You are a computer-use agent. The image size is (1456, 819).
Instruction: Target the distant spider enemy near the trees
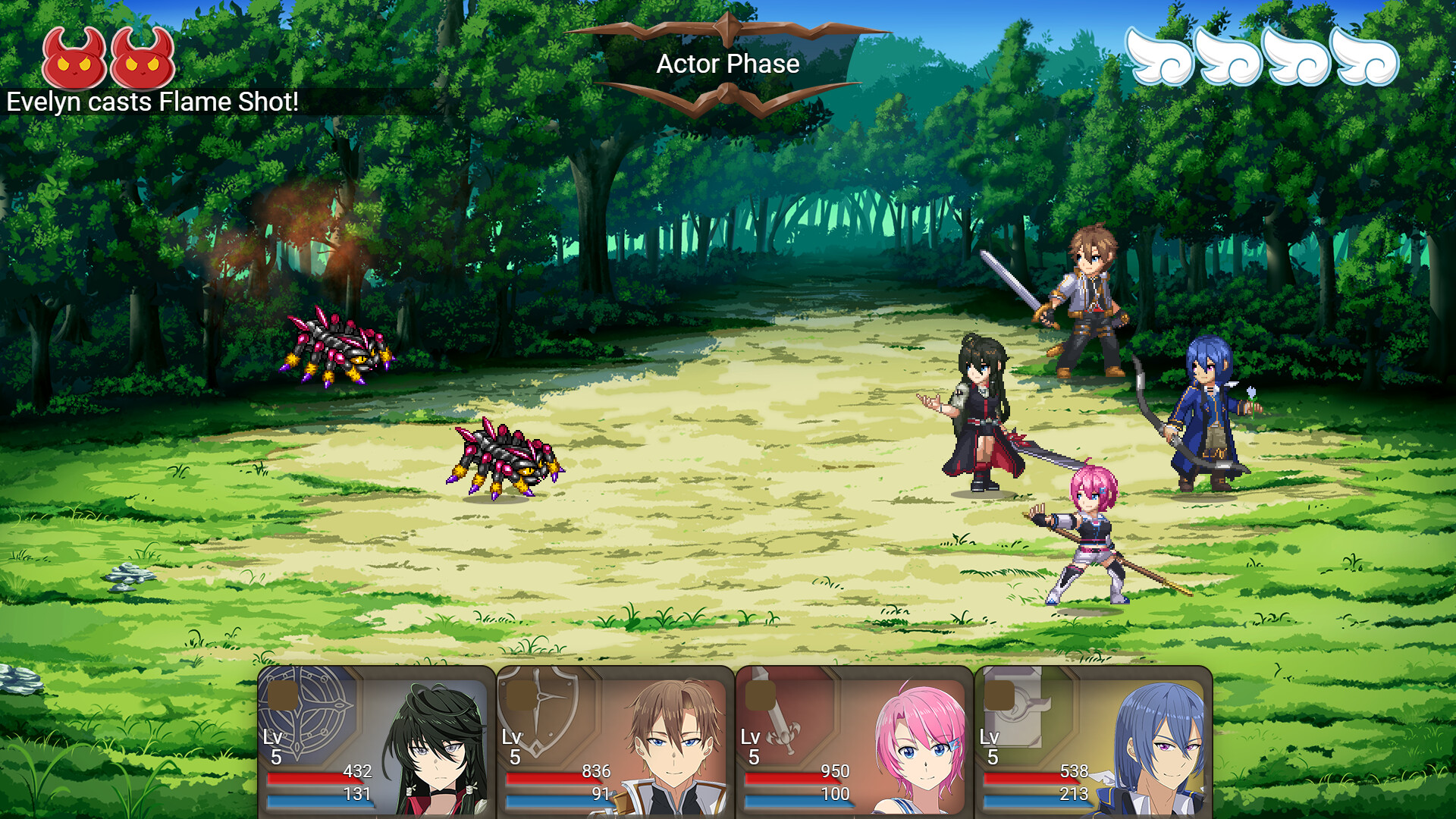pos(337,345)
